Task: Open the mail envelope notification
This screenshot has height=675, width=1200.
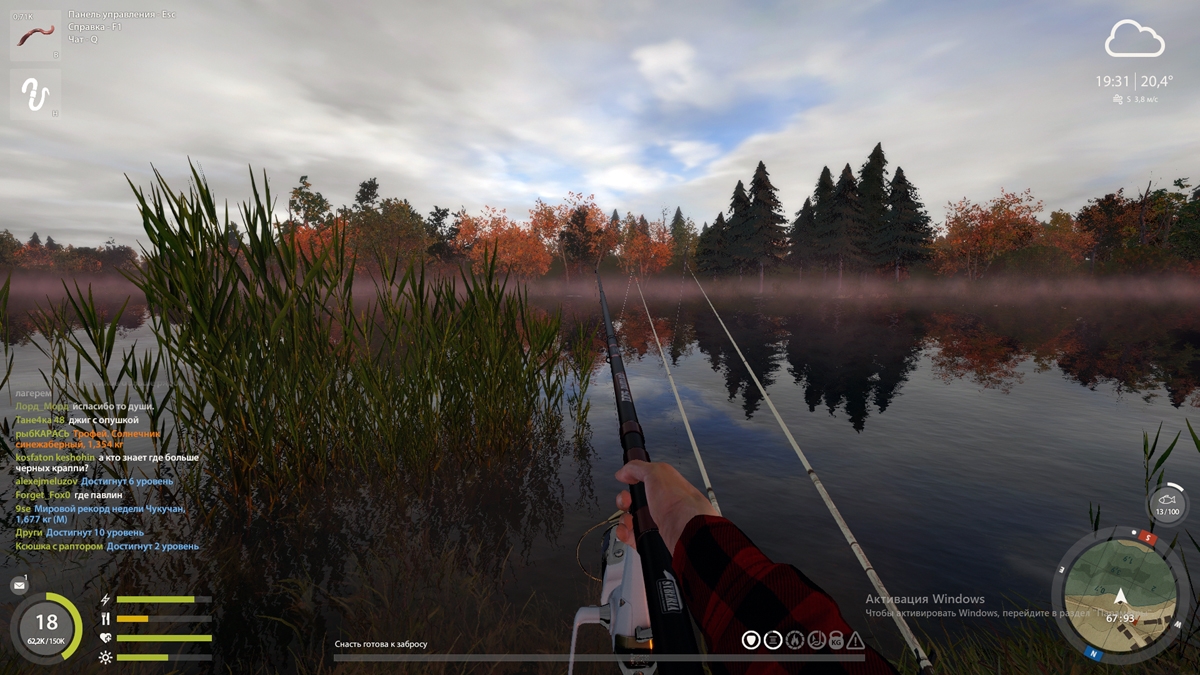Action: point(19,585)
